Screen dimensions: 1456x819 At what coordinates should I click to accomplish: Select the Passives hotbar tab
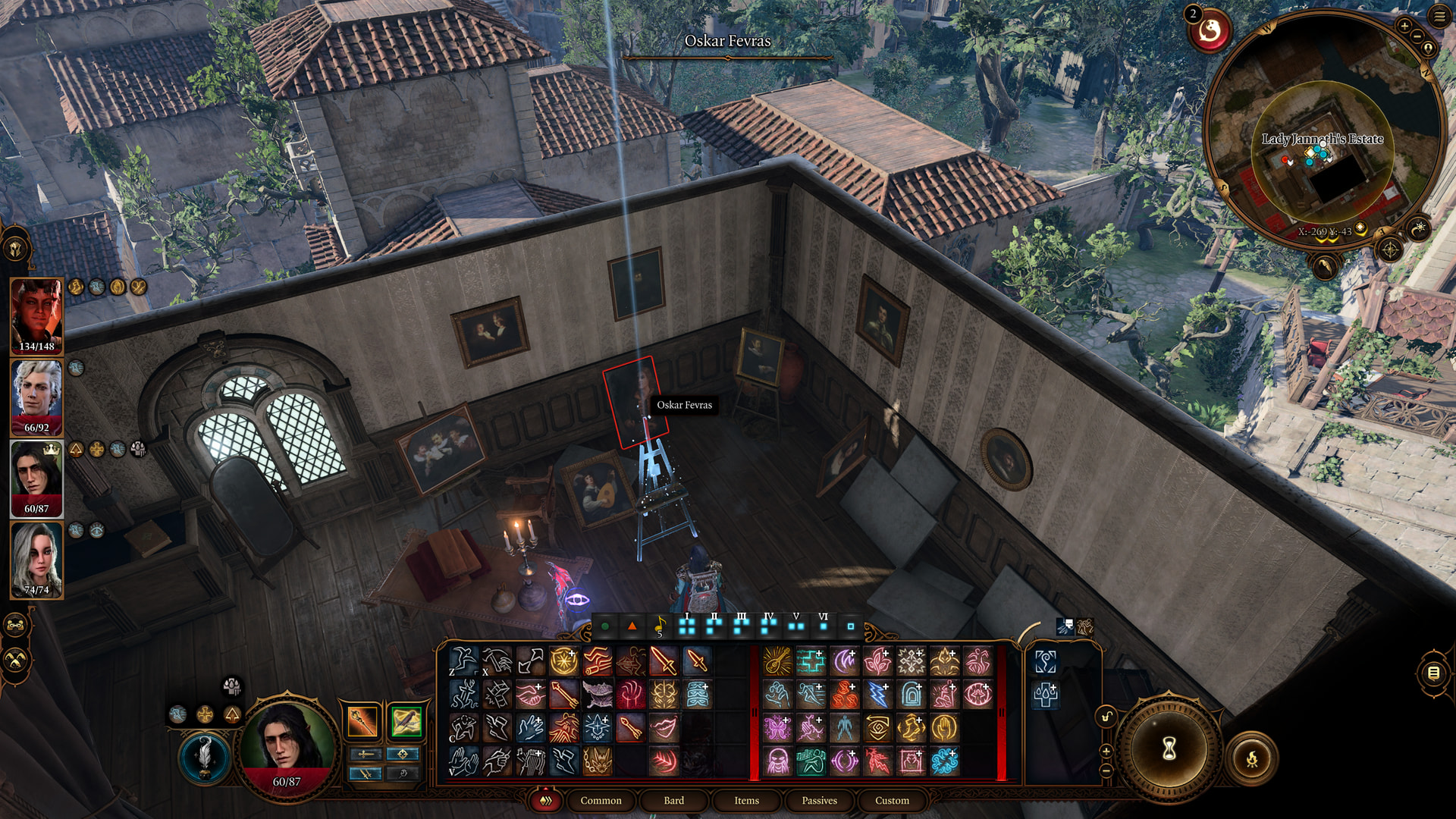pyautogui.click(x=819, y=800)
